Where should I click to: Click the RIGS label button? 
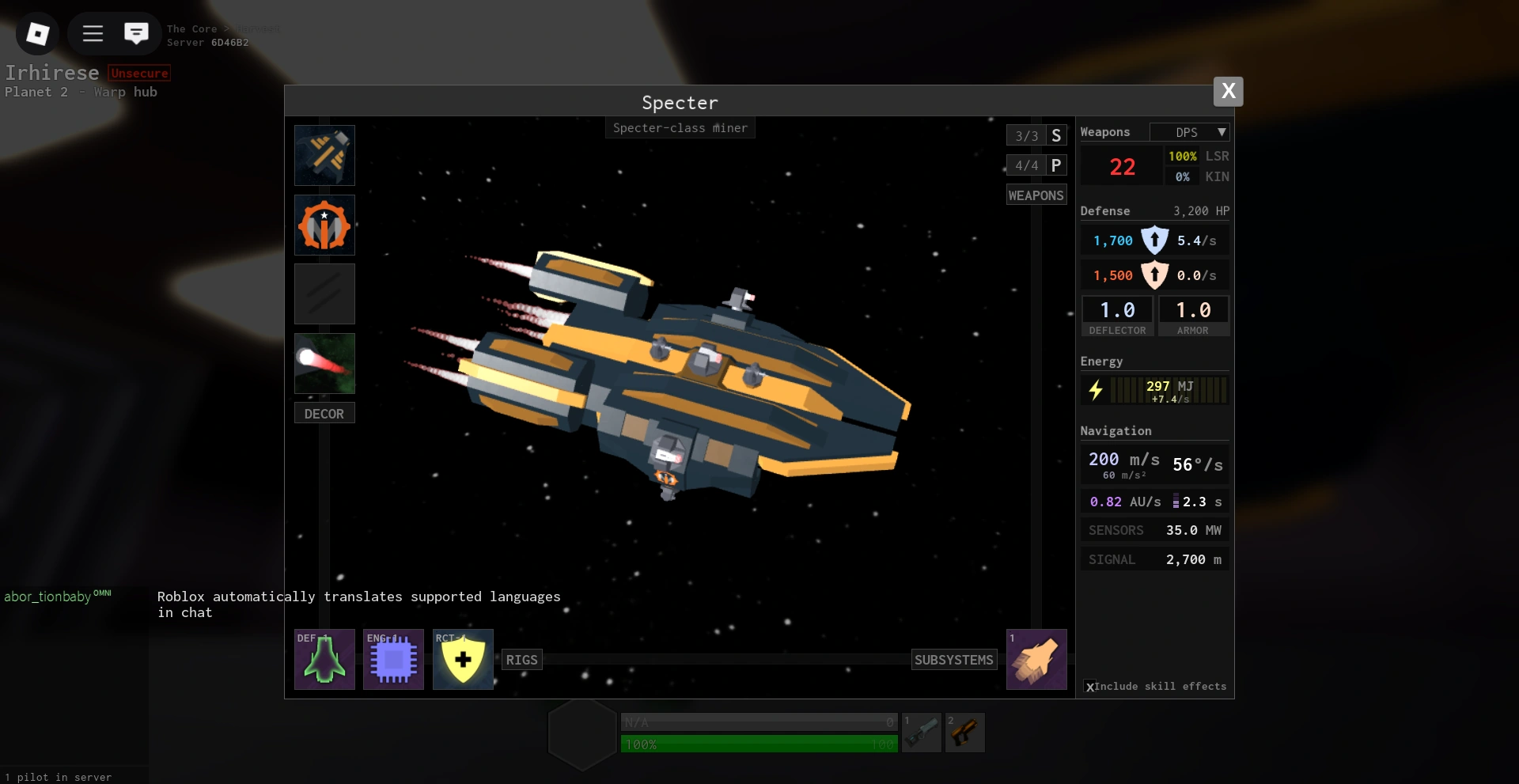coord(521,659)
